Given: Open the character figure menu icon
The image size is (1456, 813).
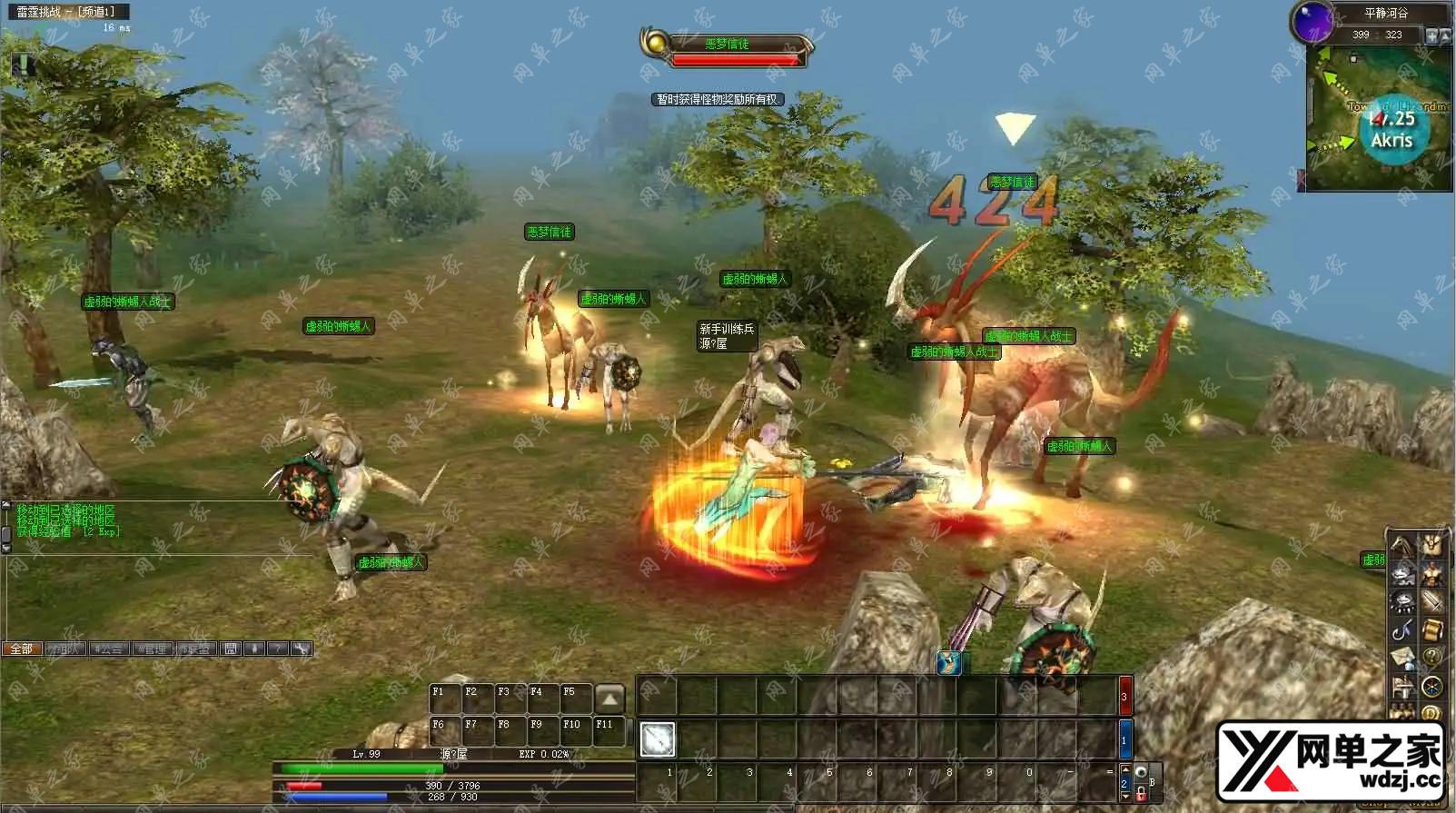Looking at the screenshot, I should point(1431,574).
